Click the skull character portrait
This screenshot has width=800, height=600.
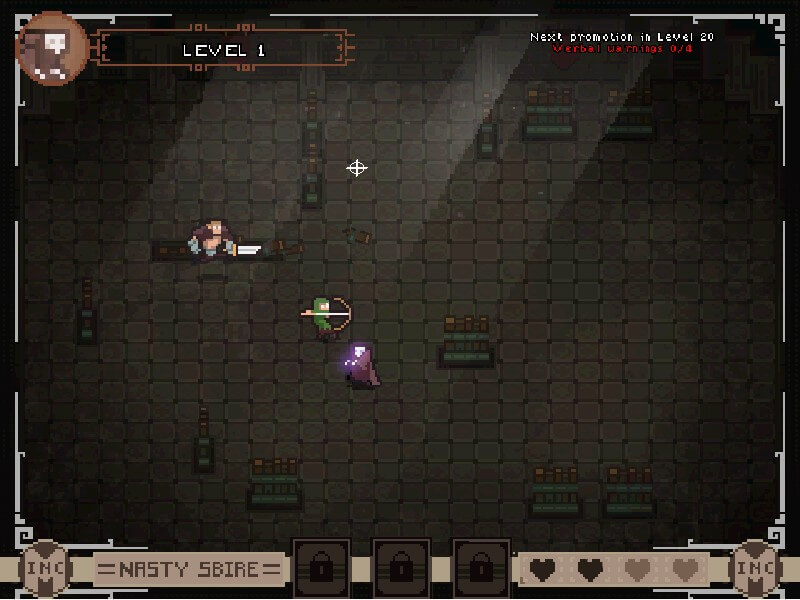(52, 48)
